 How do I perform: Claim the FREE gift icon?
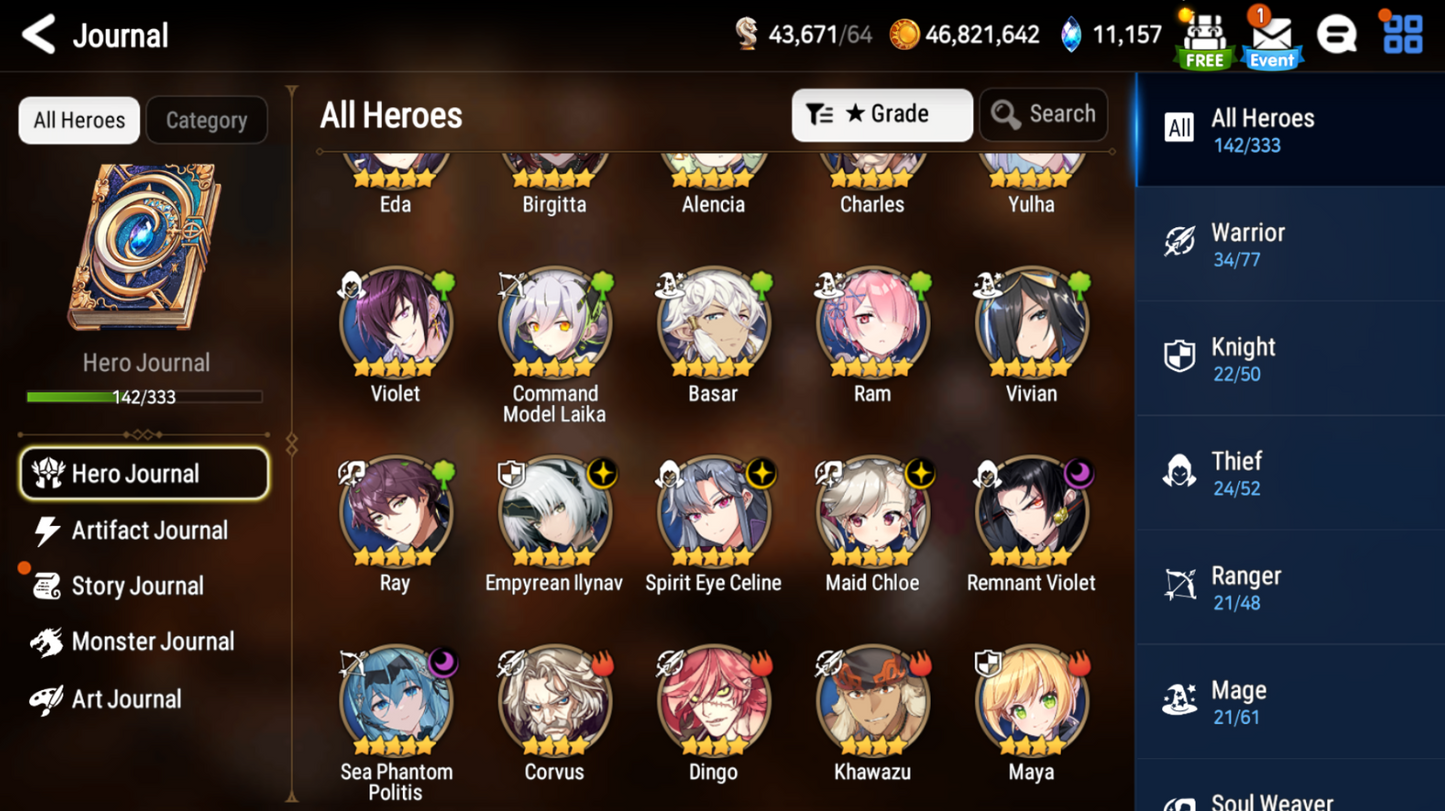coord(1205,38)
